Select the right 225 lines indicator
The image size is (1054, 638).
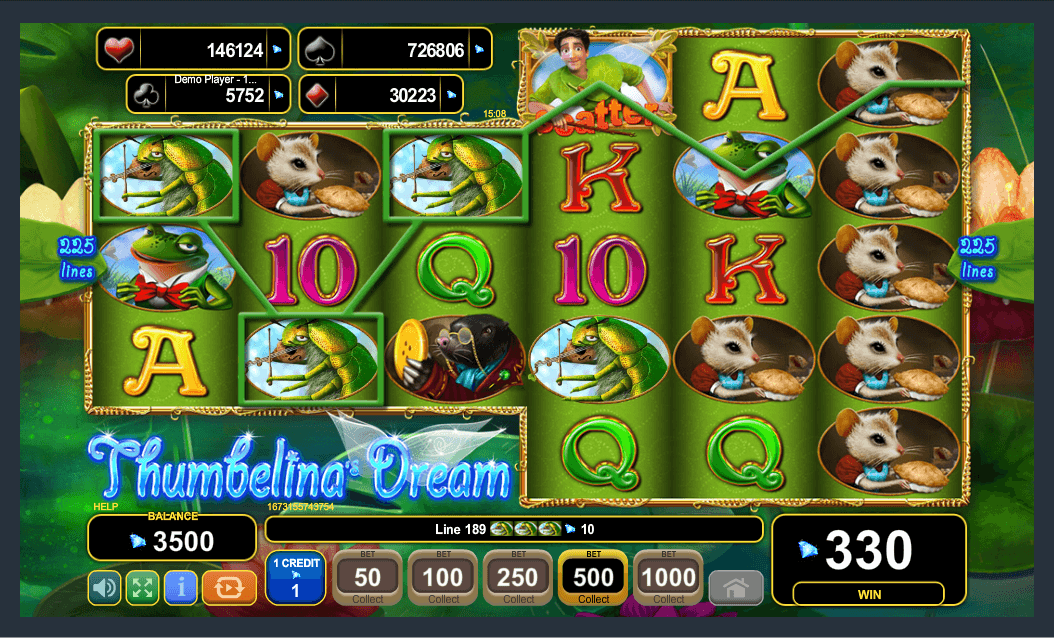(x=976, y=258)
